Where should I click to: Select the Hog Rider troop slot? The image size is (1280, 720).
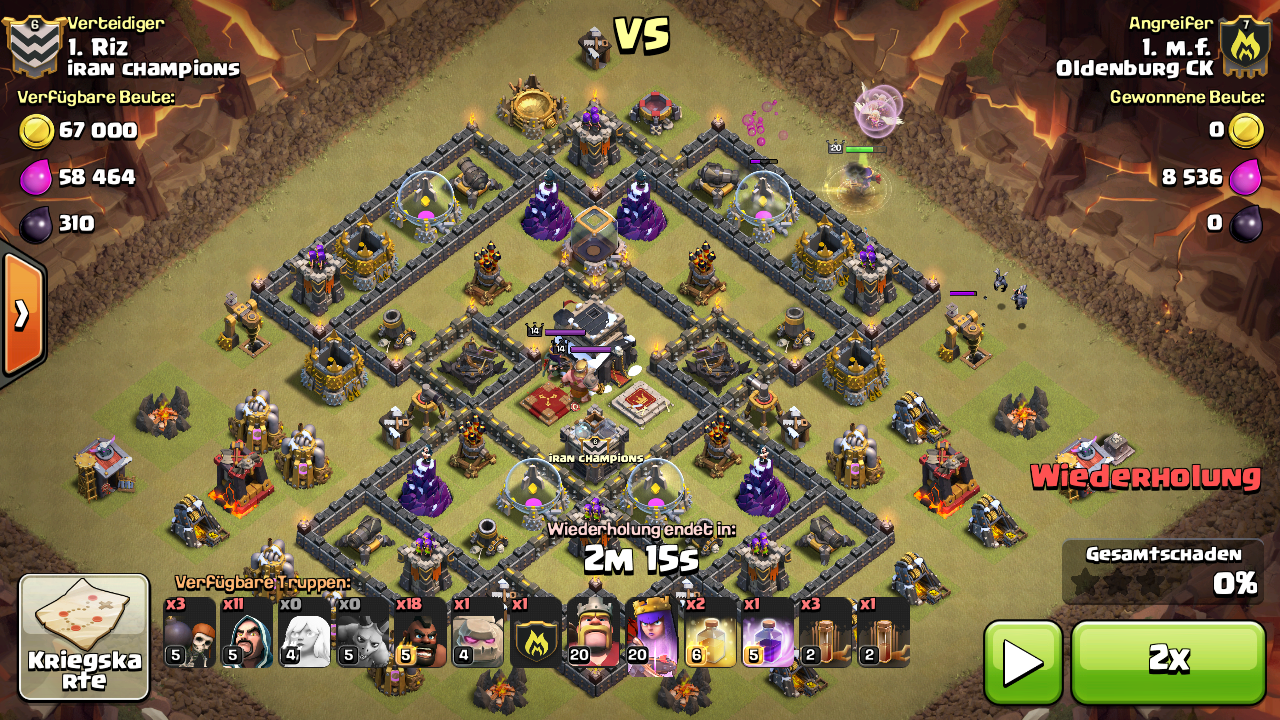[420, 633]
